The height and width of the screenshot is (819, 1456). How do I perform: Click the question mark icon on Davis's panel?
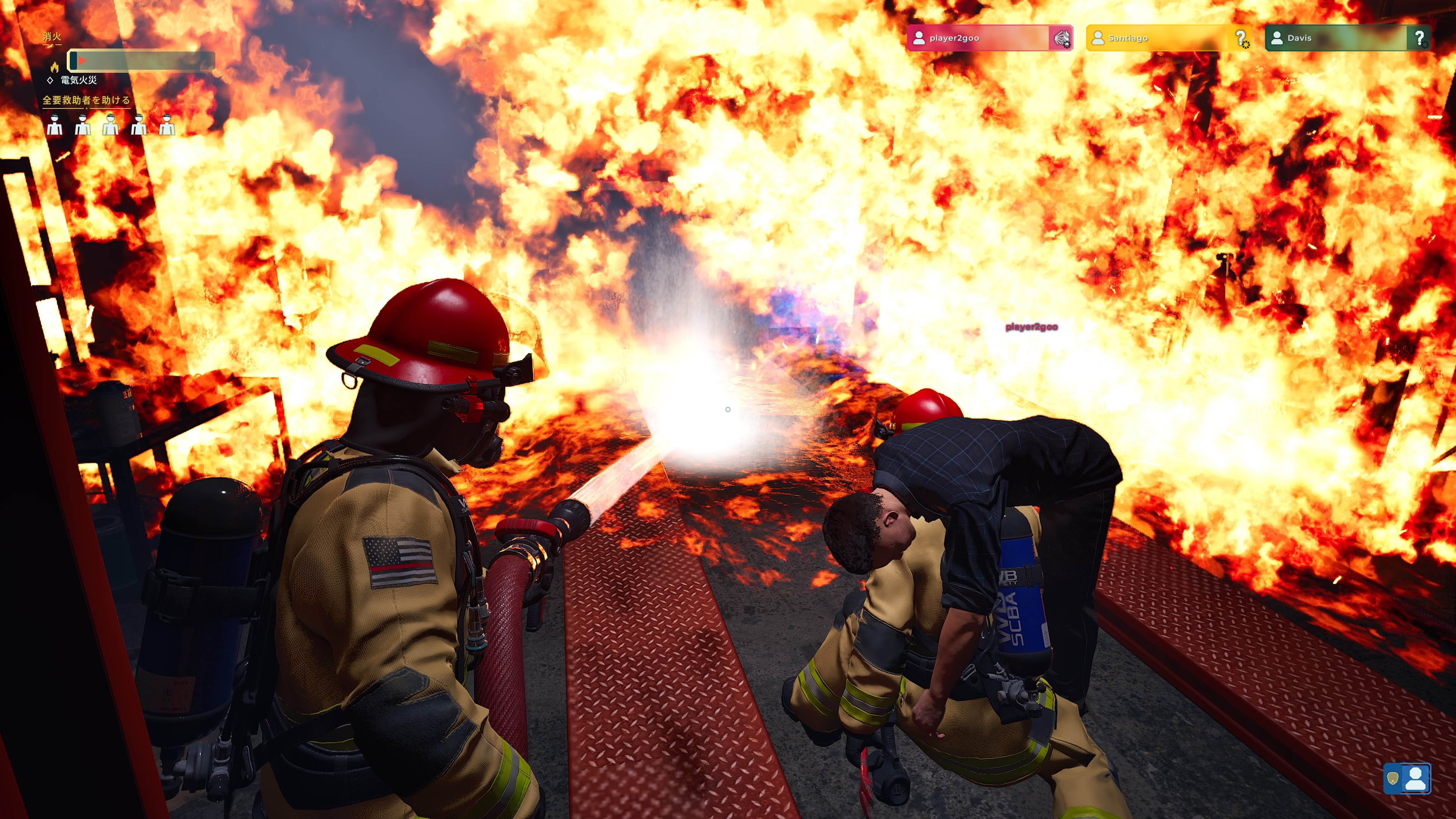[x=1420, y=38]
